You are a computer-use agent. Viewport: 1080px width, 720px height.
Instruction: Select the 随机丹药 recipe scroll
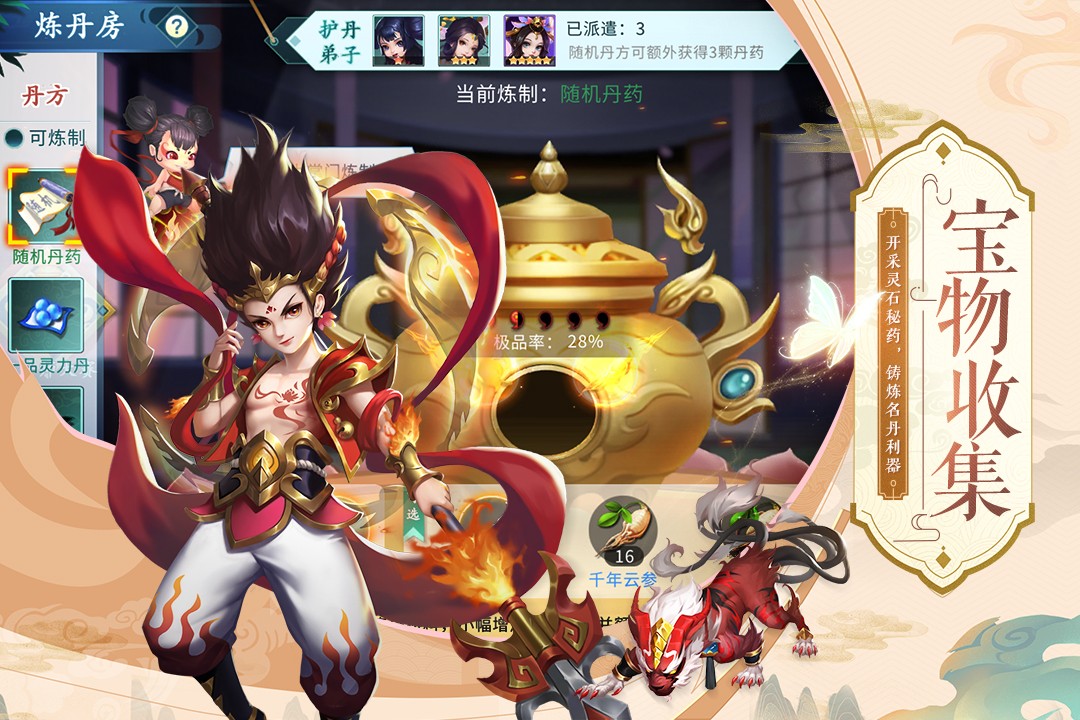pos(45,205)
